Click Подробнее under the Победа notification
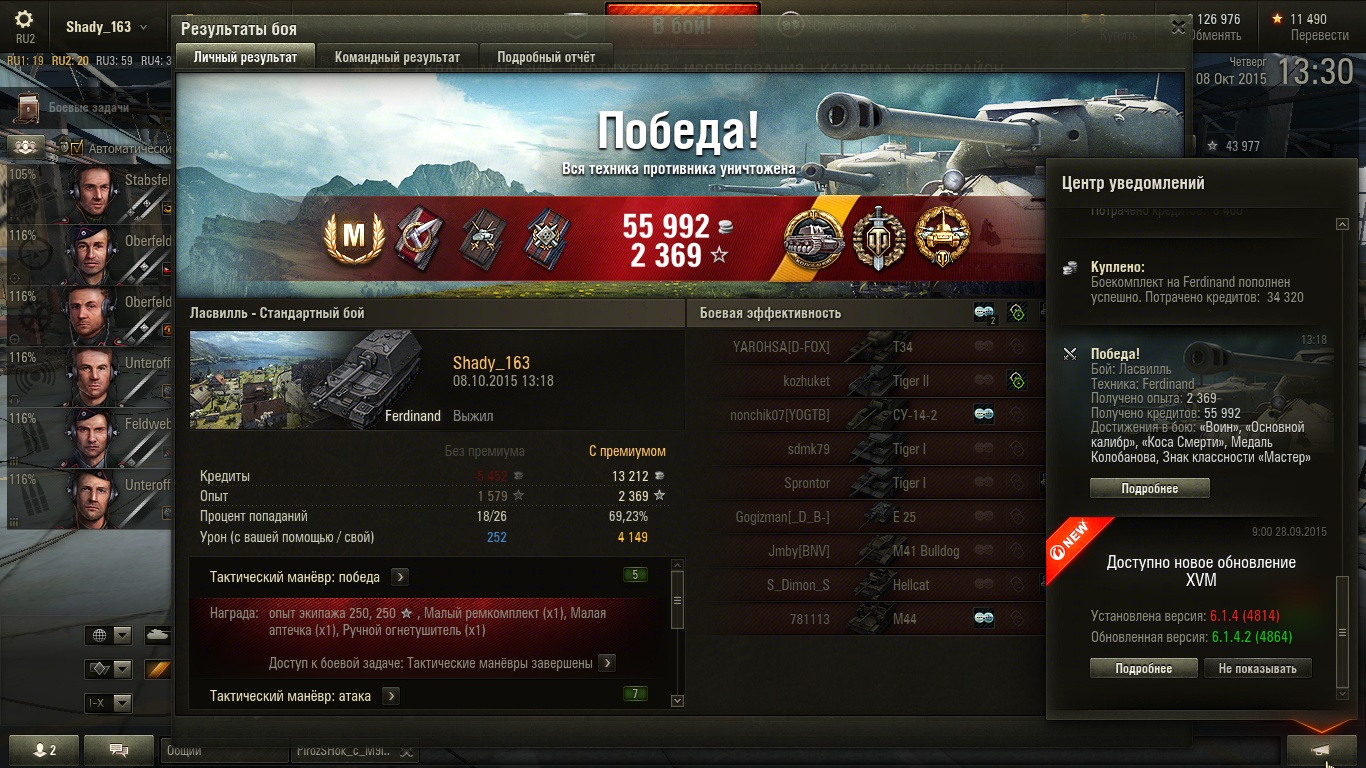The height and width of the screenshot is (768, 1366). point(1149,489)
